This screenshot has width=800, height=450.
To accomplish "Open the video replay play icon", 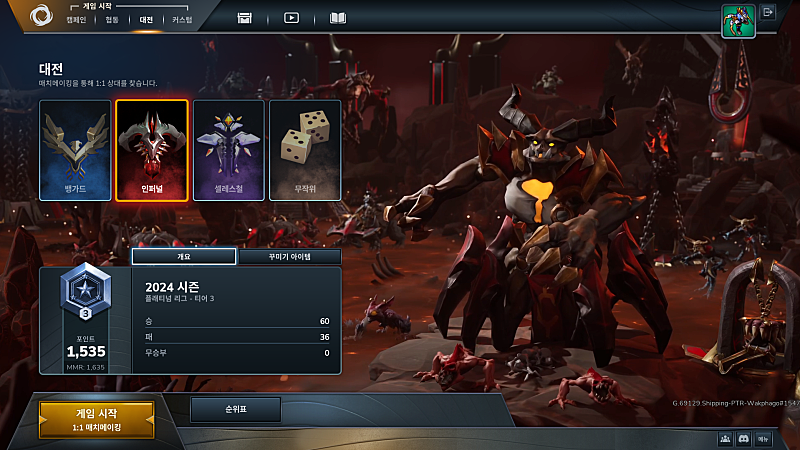I will click(x=291, y=17).
